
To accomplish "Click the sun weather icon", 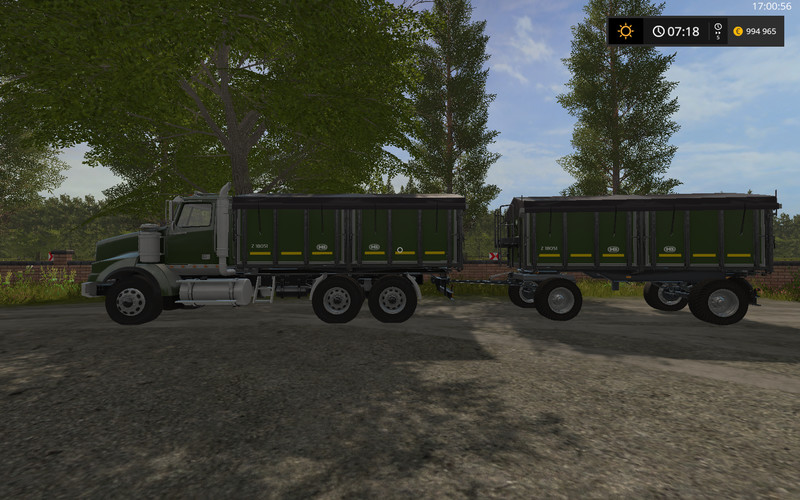I will (626, 31).
